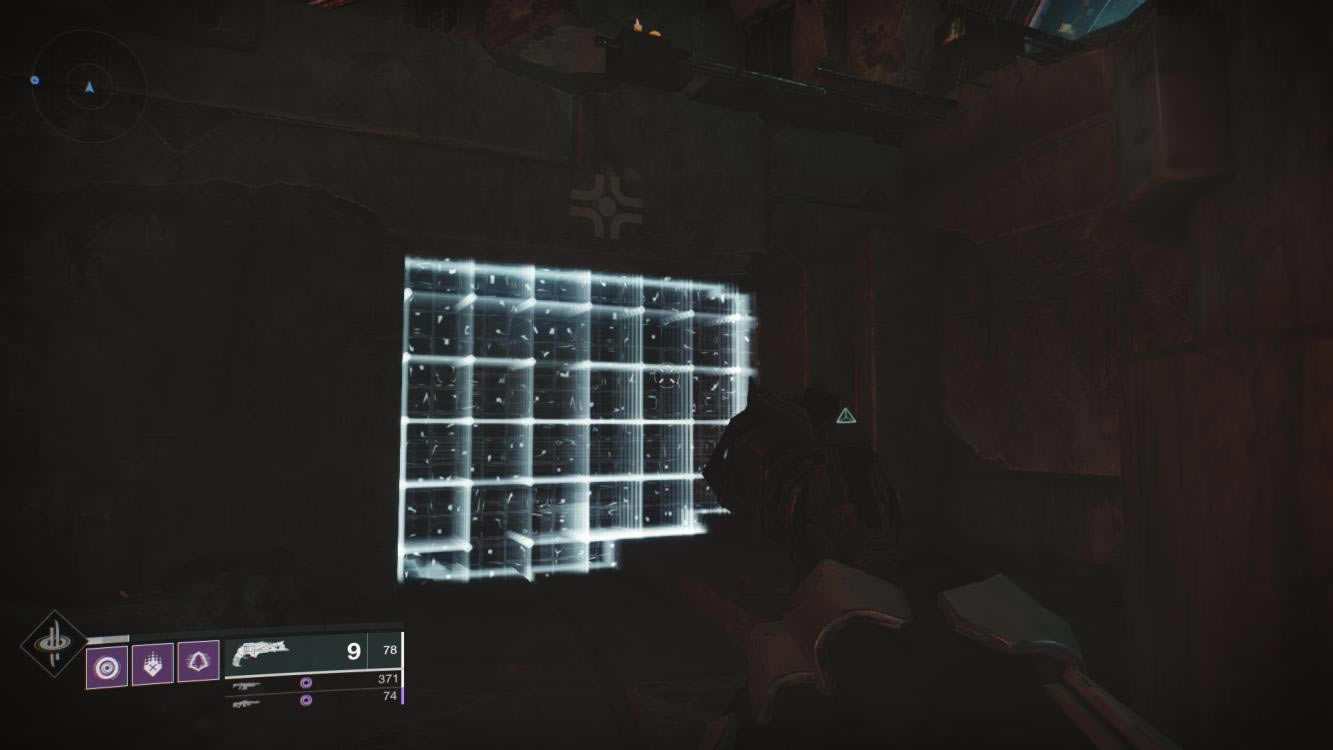Choose the melee ability icon with the X
This screenshot has height=750, width=1333.
tap(152, 663)
